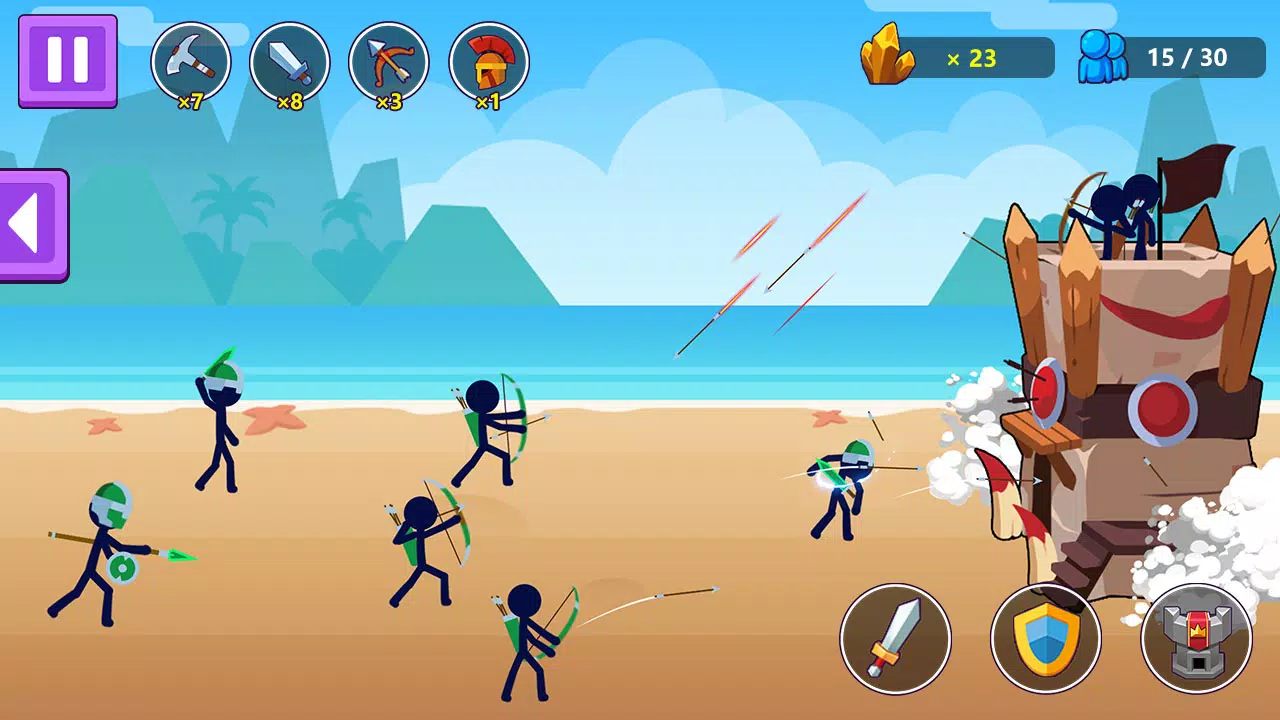Click the gold crystal resource icon

pos(889,57)
